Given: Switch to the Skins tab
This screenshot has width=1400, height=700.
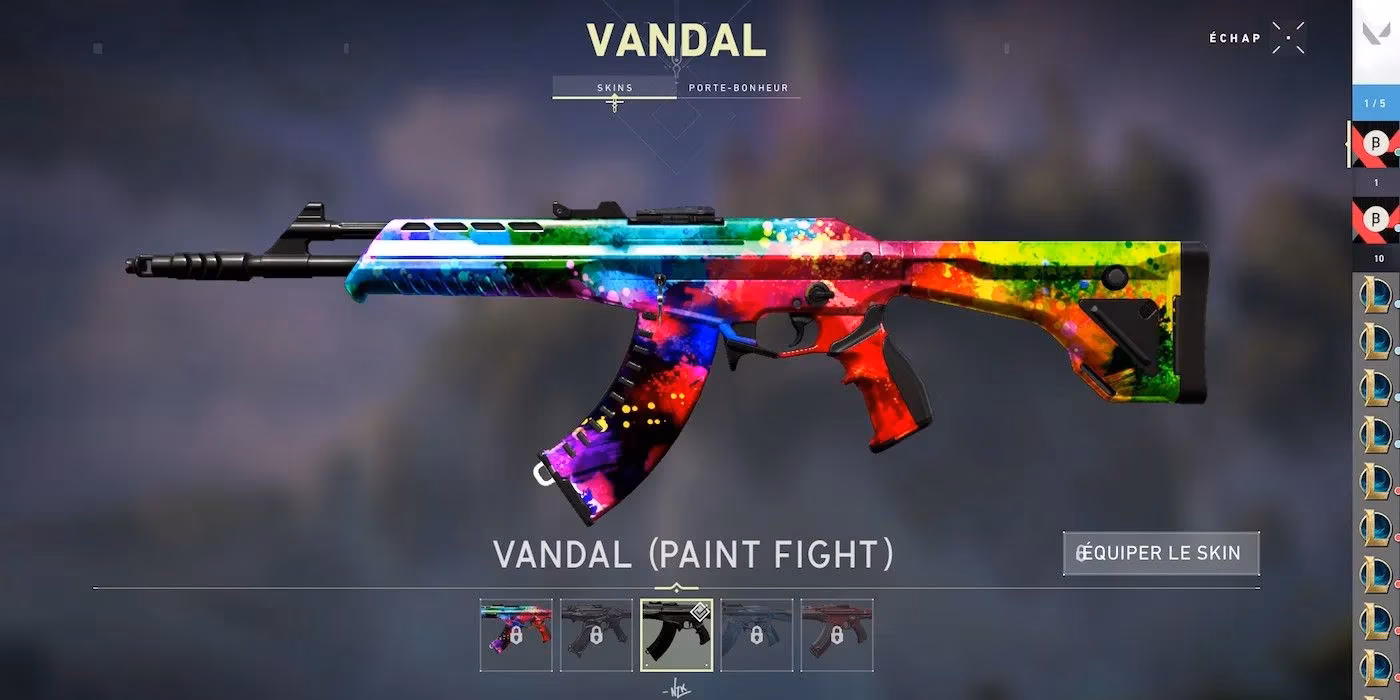Looking at the screenshot, I should click(614, 88).
